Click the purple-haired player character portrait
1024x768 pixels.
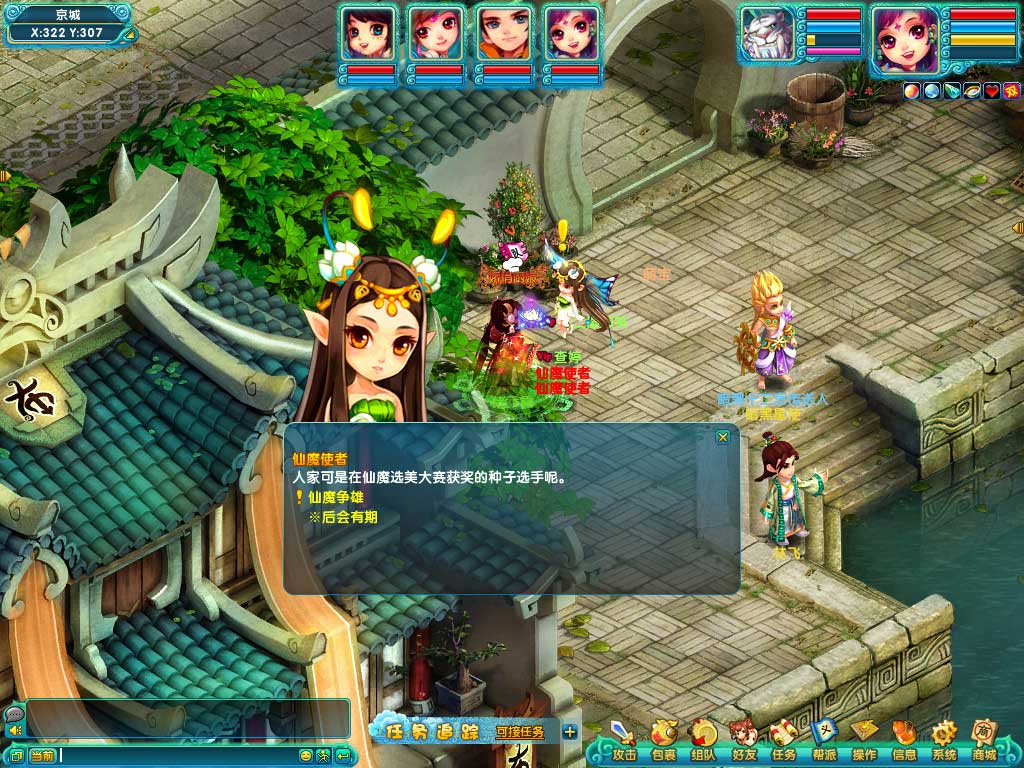[903, 40]
